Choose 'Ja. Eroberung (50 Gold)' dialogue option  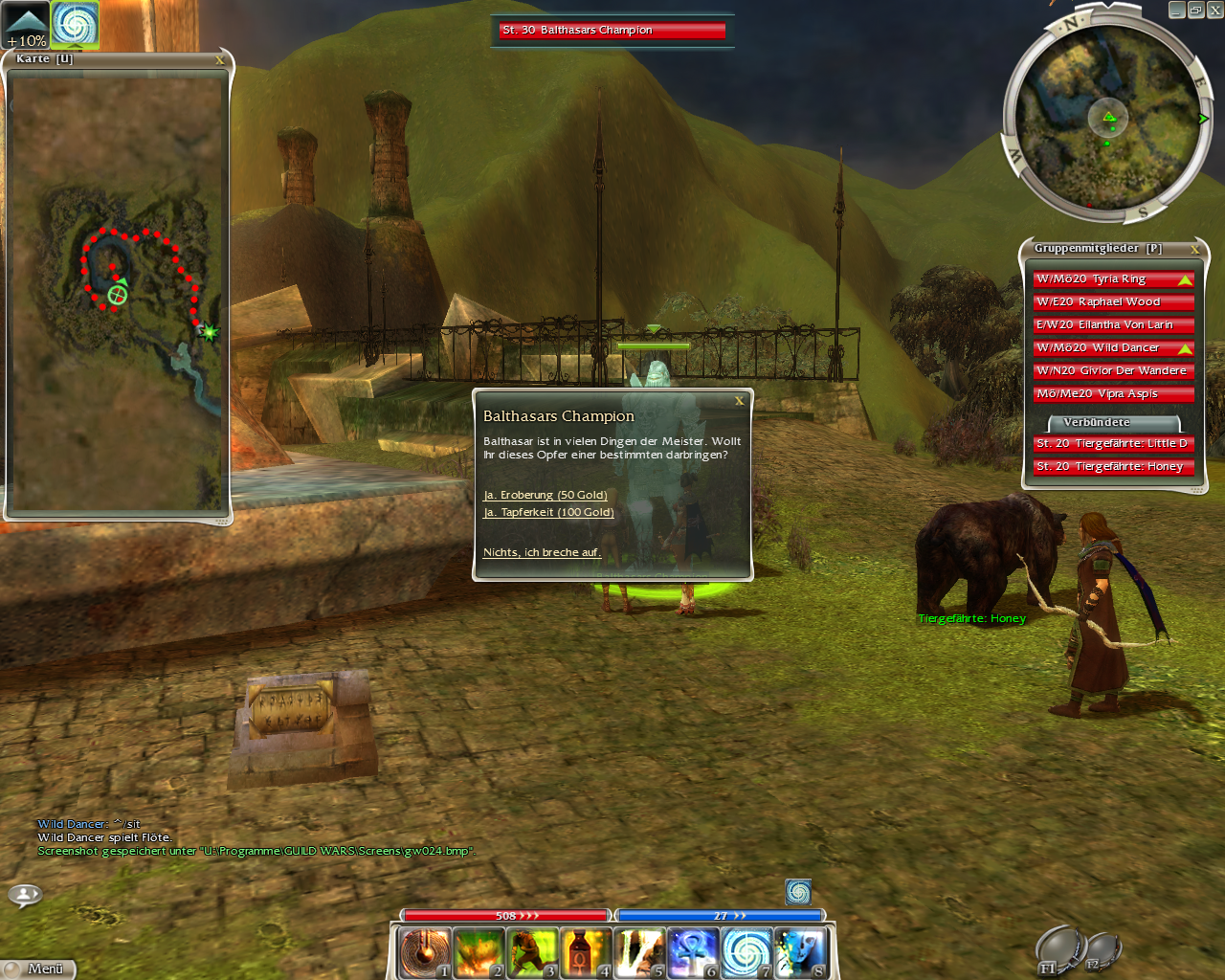click(x=545, y=495)
